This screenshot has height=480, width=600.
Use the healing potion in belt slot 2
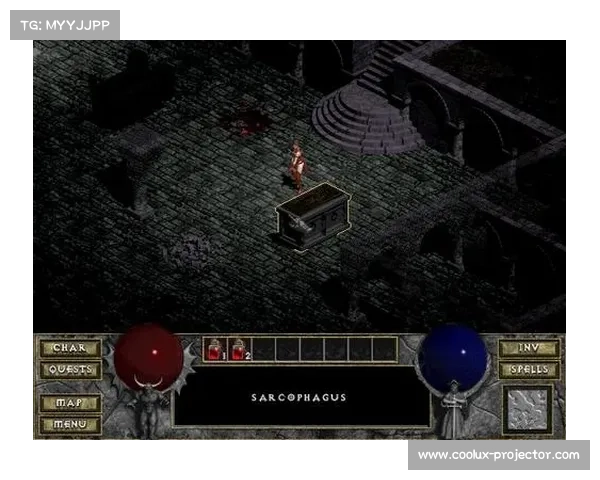pyautogui.click(x=240, y=349)
